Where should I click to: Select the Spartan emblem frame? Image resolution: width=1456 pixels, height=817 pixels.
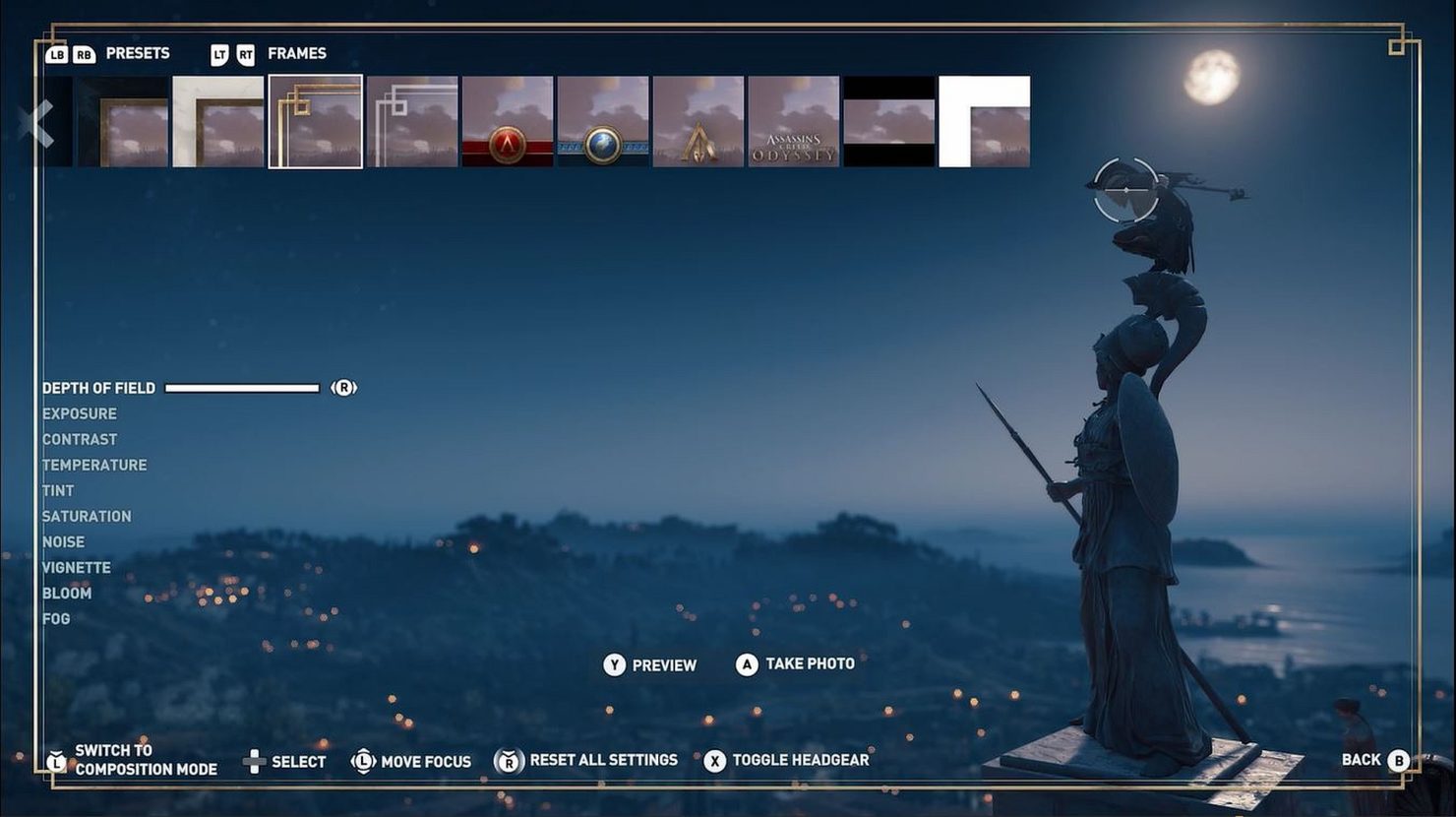(x=509, y=121)
